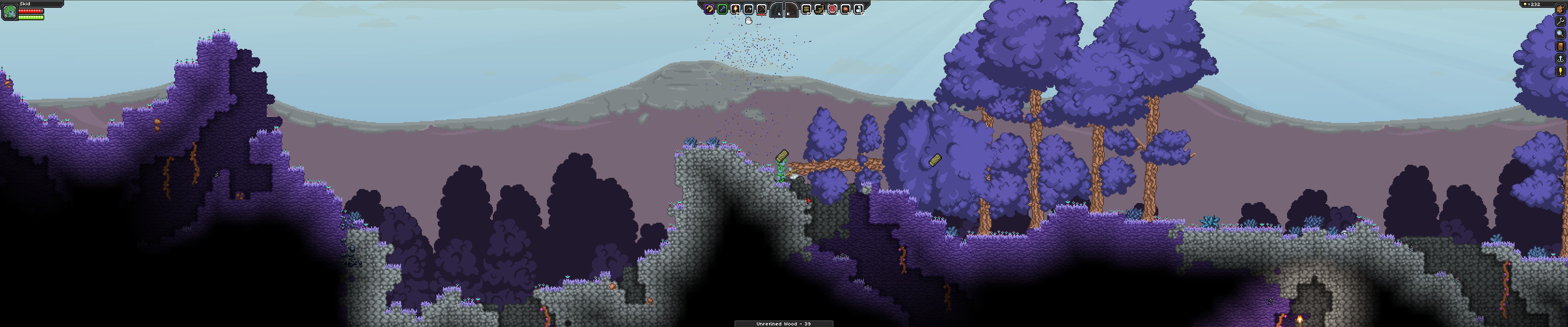Select the axe hotbar slot
This screenshot has height=327, width=1568.
pyautogui.click(x=749, y=9)
